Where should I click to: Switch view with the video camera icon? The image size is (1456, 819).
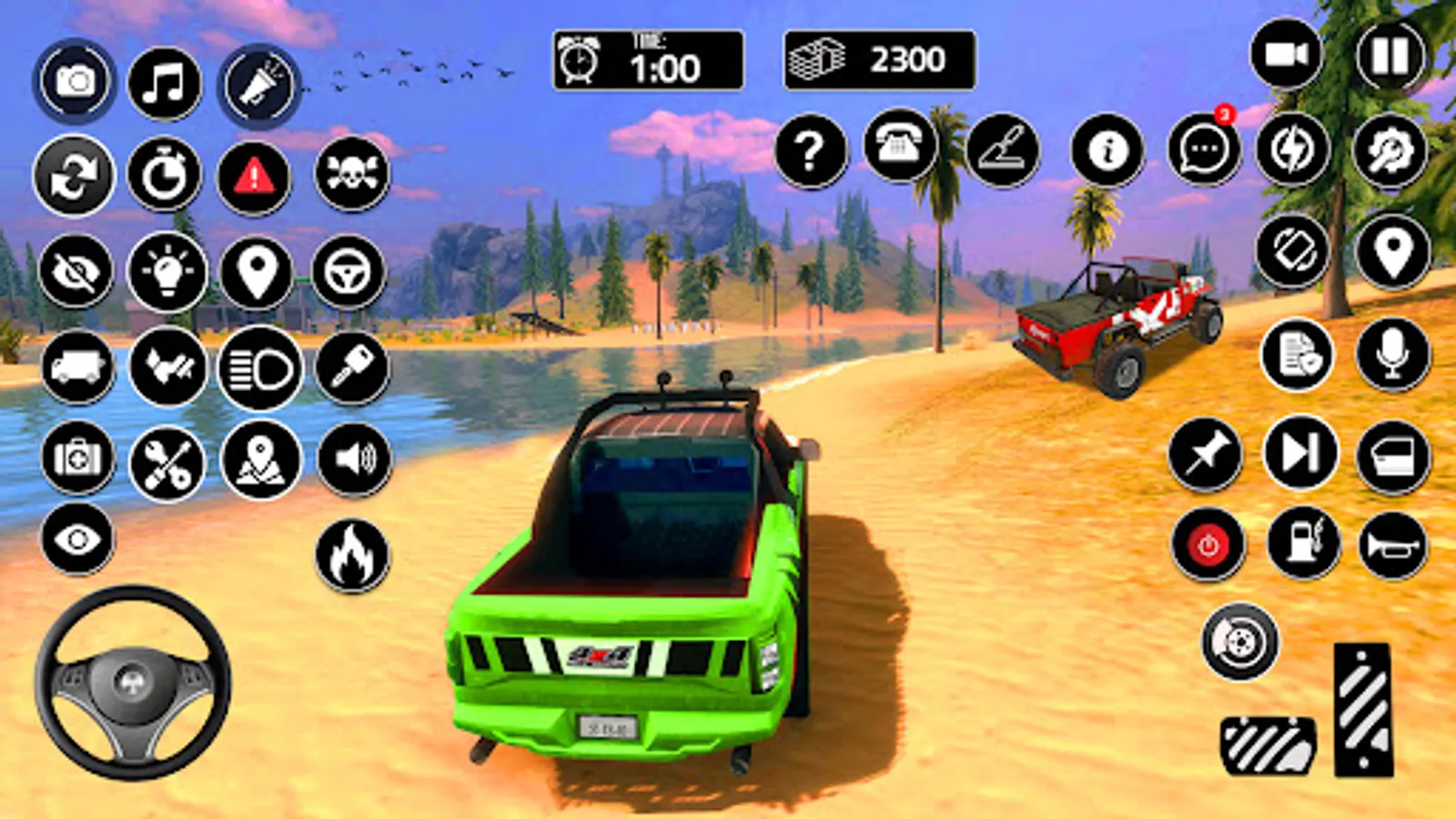click(1286, 55)
